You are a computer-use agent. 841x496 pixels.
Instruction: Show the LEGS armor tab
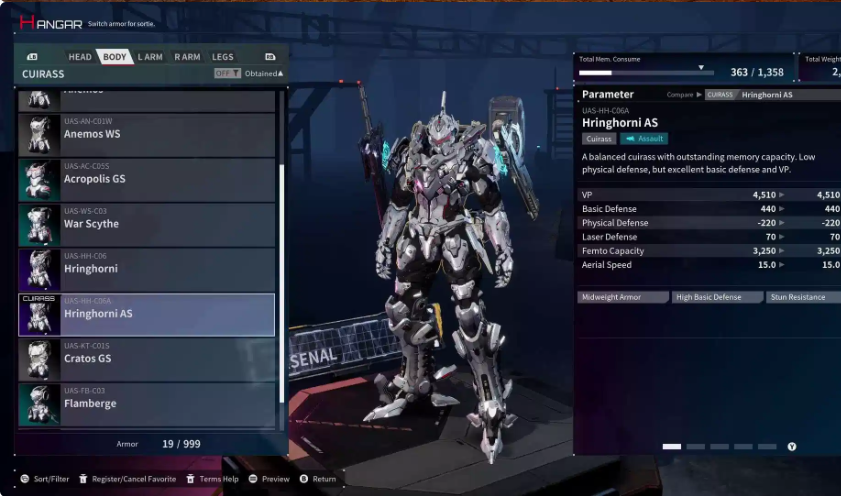pyautogui.click(x=223, y=57)
